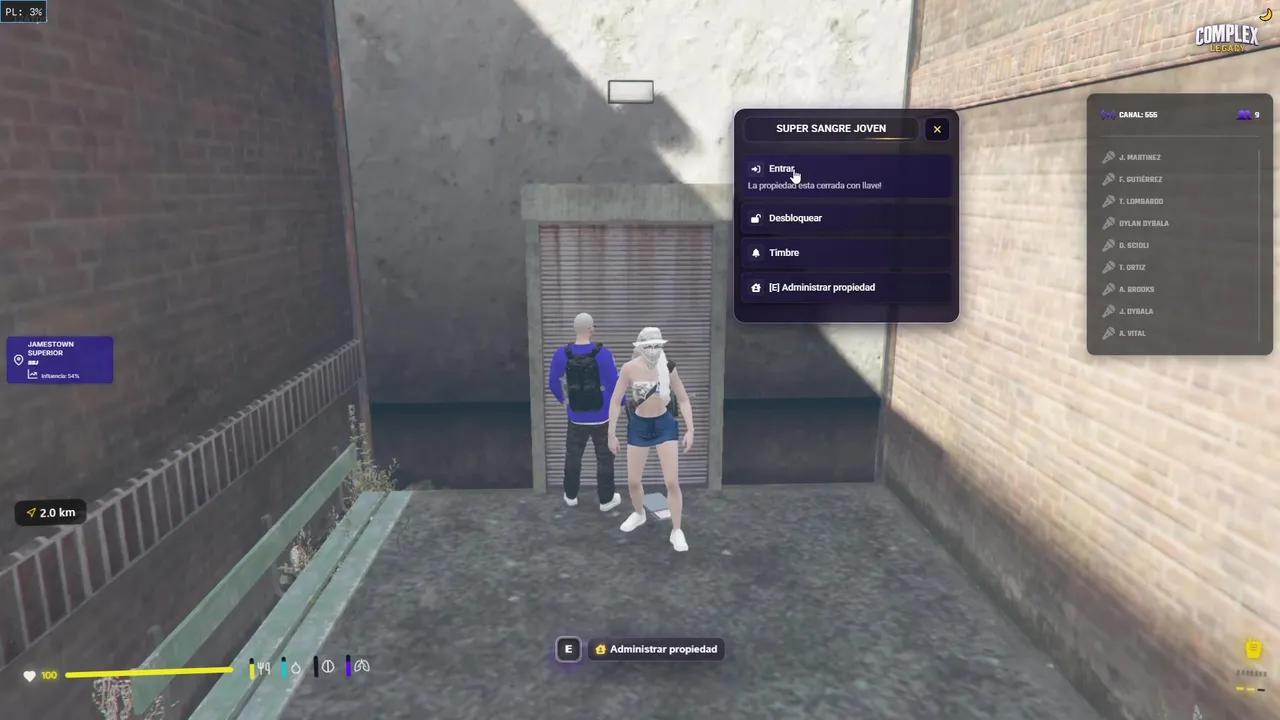Click the players count icon on CANAL: 555
Viewport: 1280px width, 720px height.
pyautogui.click(x=1244, y=114)
